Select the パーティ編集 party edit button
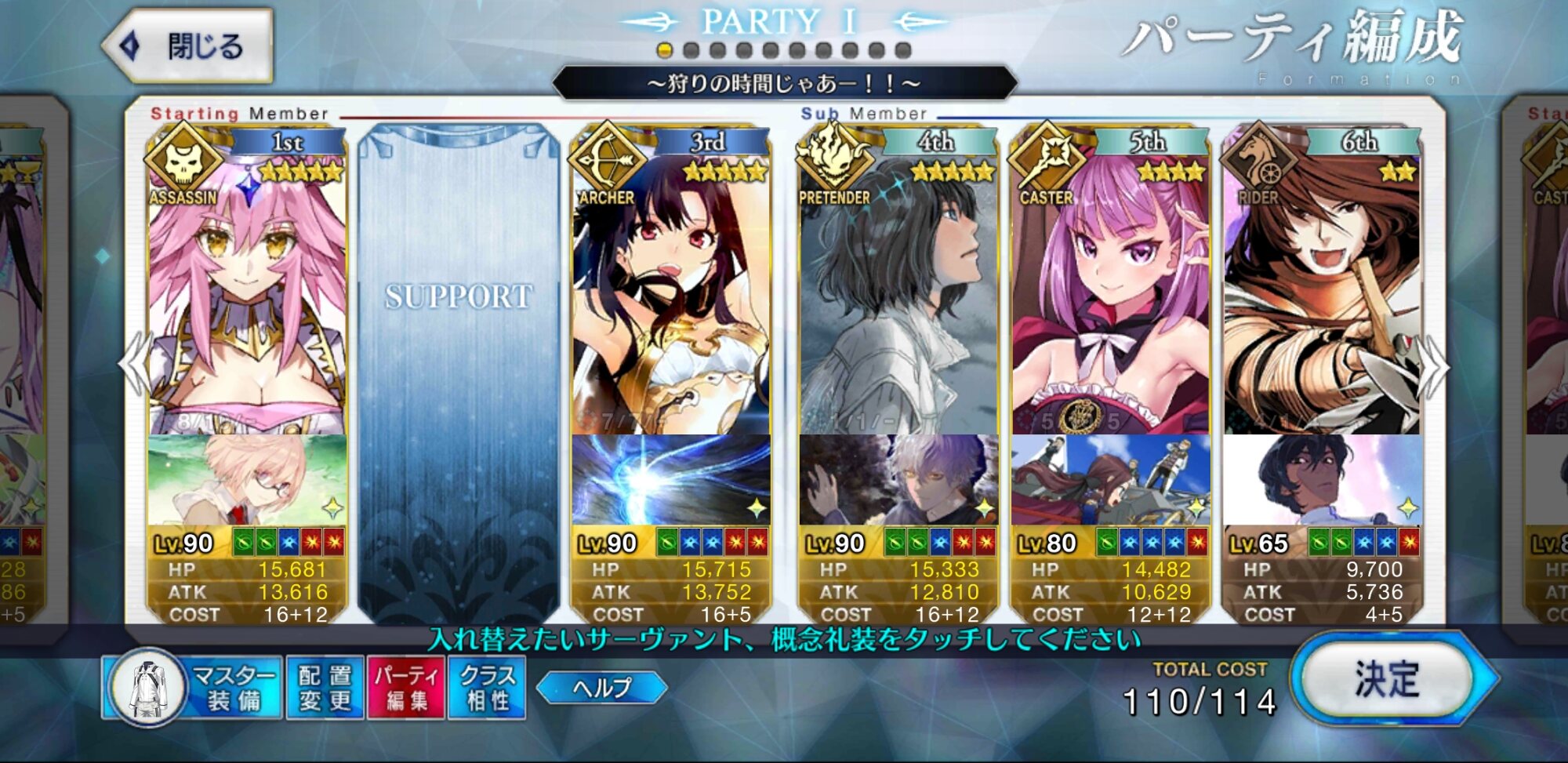Image resolution: width=1568 pixels, height=763 pixels. click(406, 688)
